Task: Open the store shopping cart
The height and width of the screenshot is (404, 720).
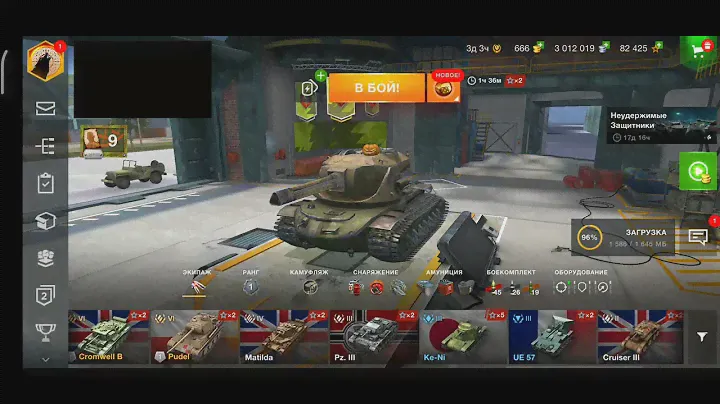Action: point(698,48)
